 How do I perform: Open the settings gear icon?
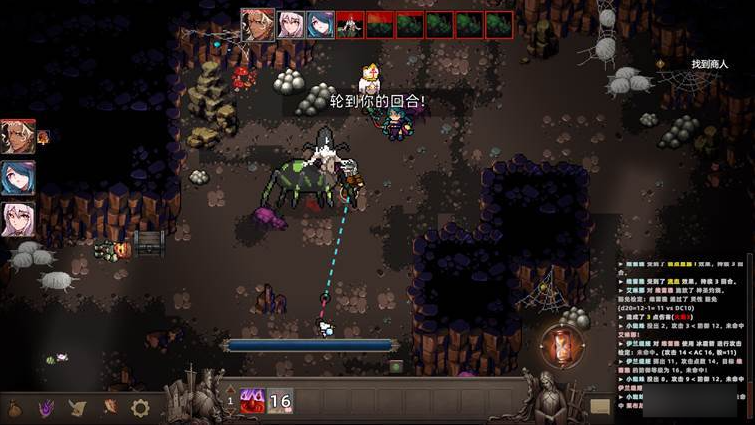pos(140,408)
